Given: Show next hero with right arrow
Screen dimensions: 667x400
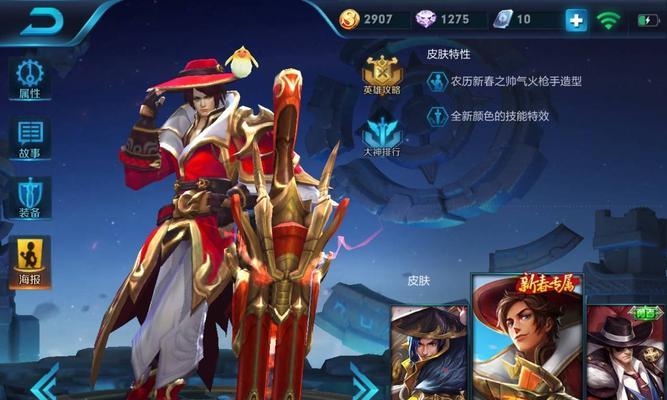Looking at the screenshot, I should point(364,382).
